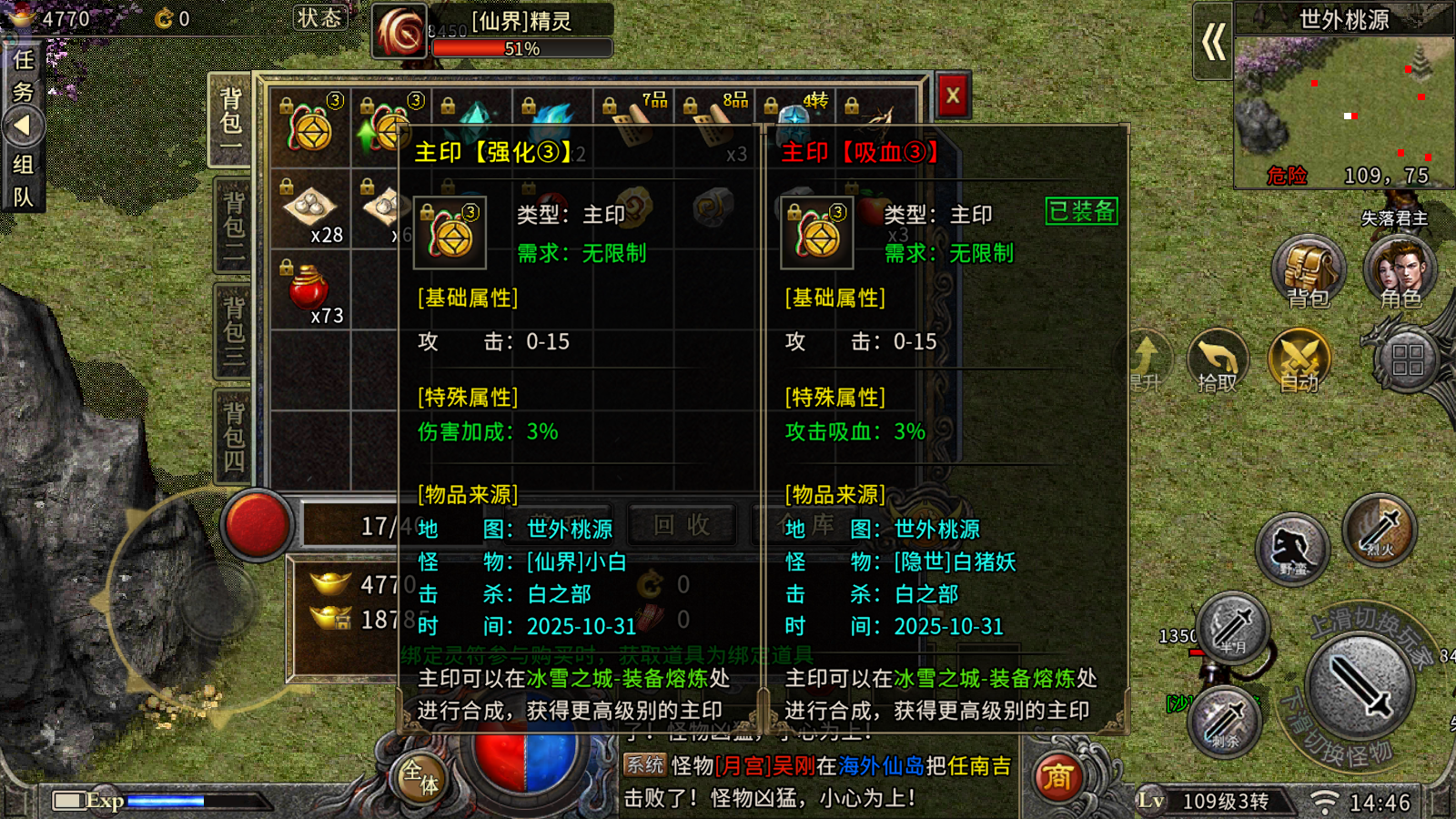Open the 商 shop button

click(x=1057, y=777)
